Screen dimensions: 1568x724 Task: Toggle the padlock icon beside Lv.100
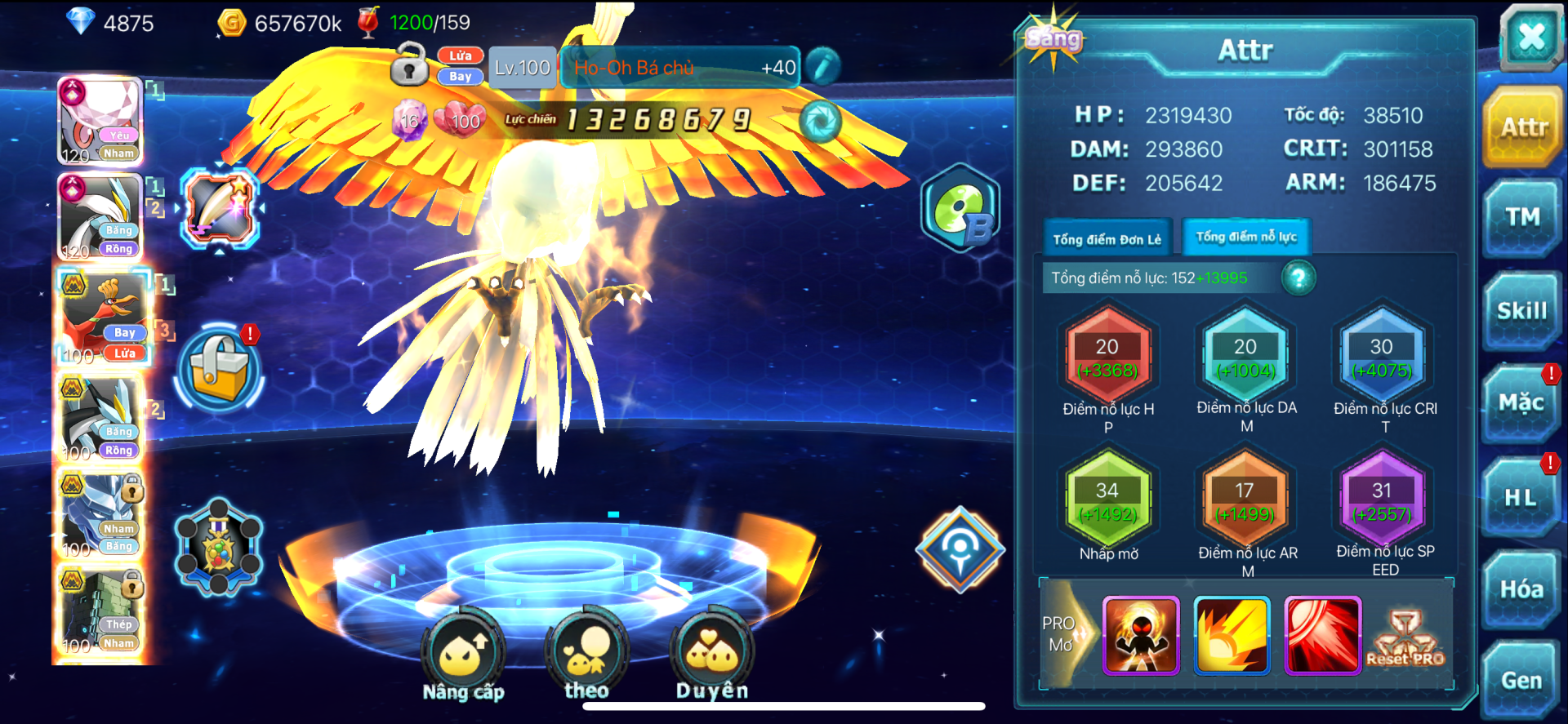[409, 66]
